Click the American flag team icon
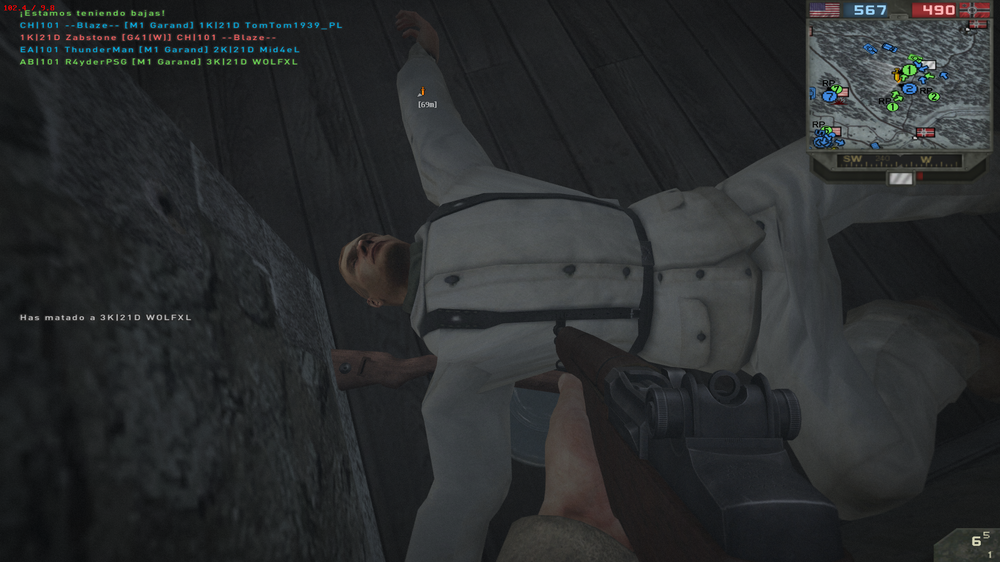1000x562 pixels. [825, 10]
